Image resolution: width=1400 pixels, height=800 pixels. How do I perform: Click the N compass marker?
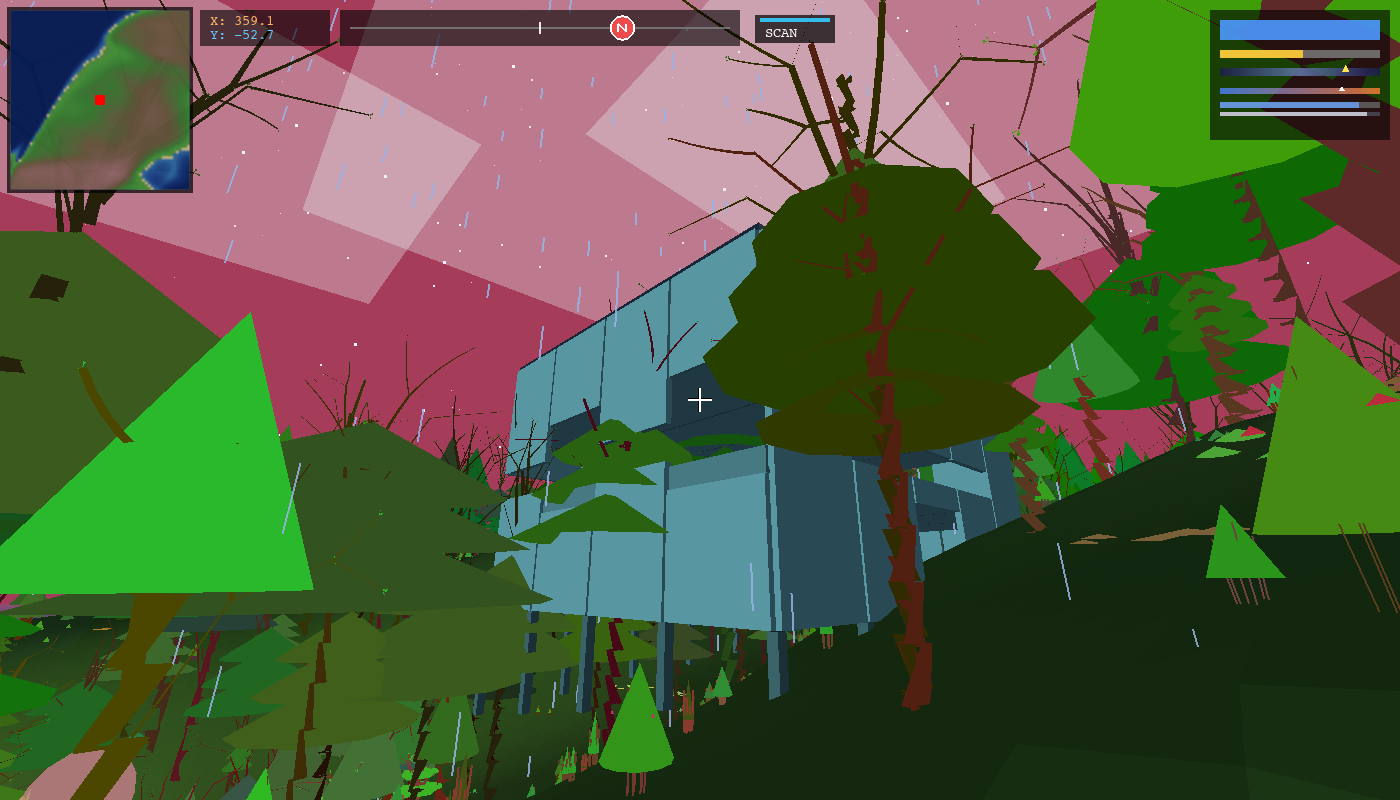(623, 28)
